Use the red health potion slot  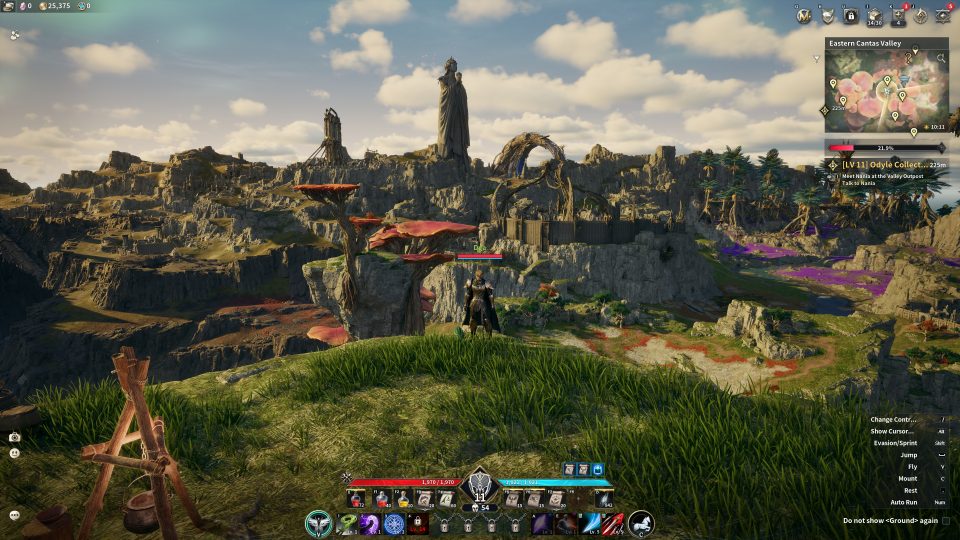click(x=357, y=497)
